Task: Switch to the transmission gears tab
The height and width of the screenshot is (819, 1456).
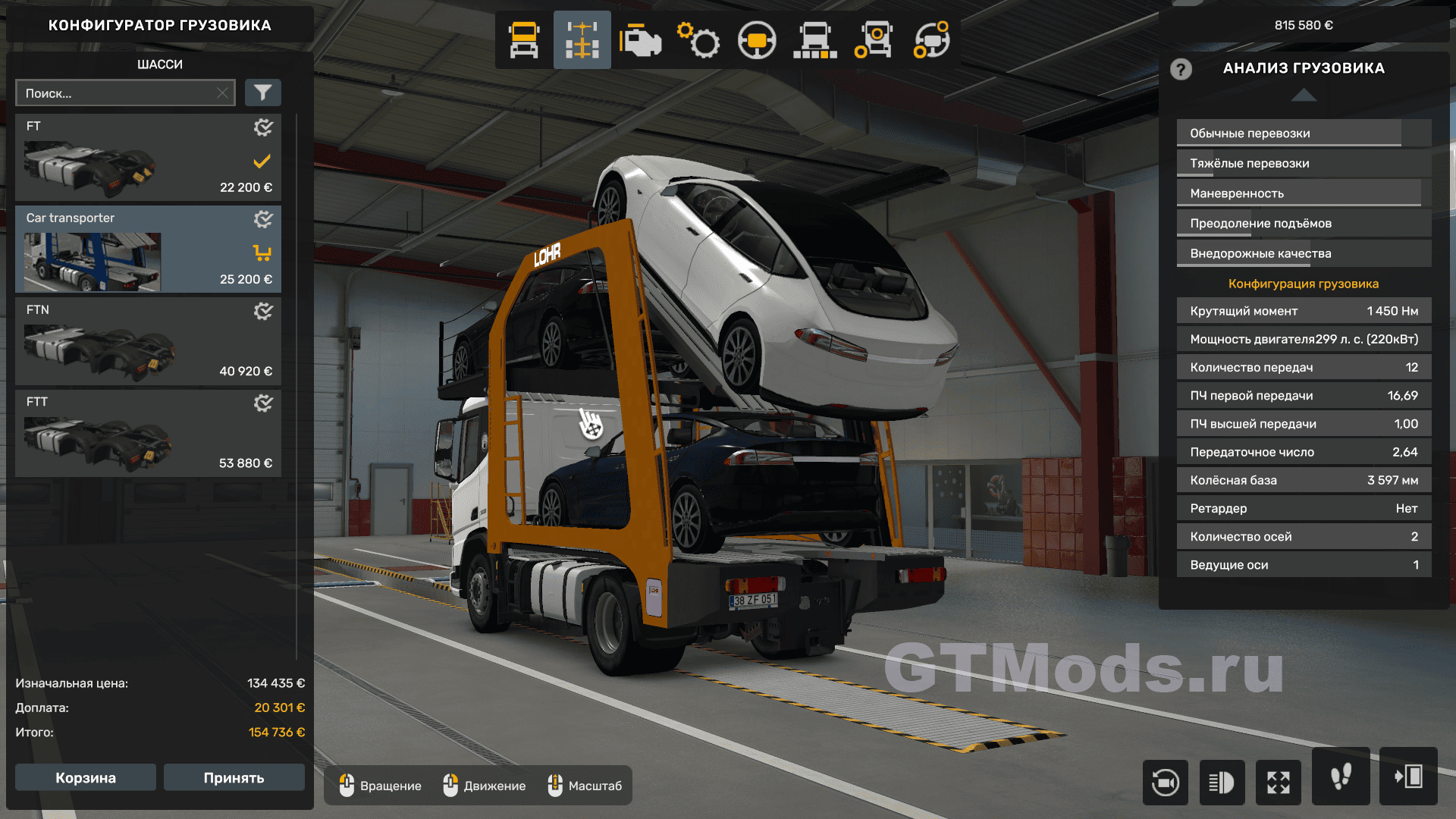Action: 698,40
